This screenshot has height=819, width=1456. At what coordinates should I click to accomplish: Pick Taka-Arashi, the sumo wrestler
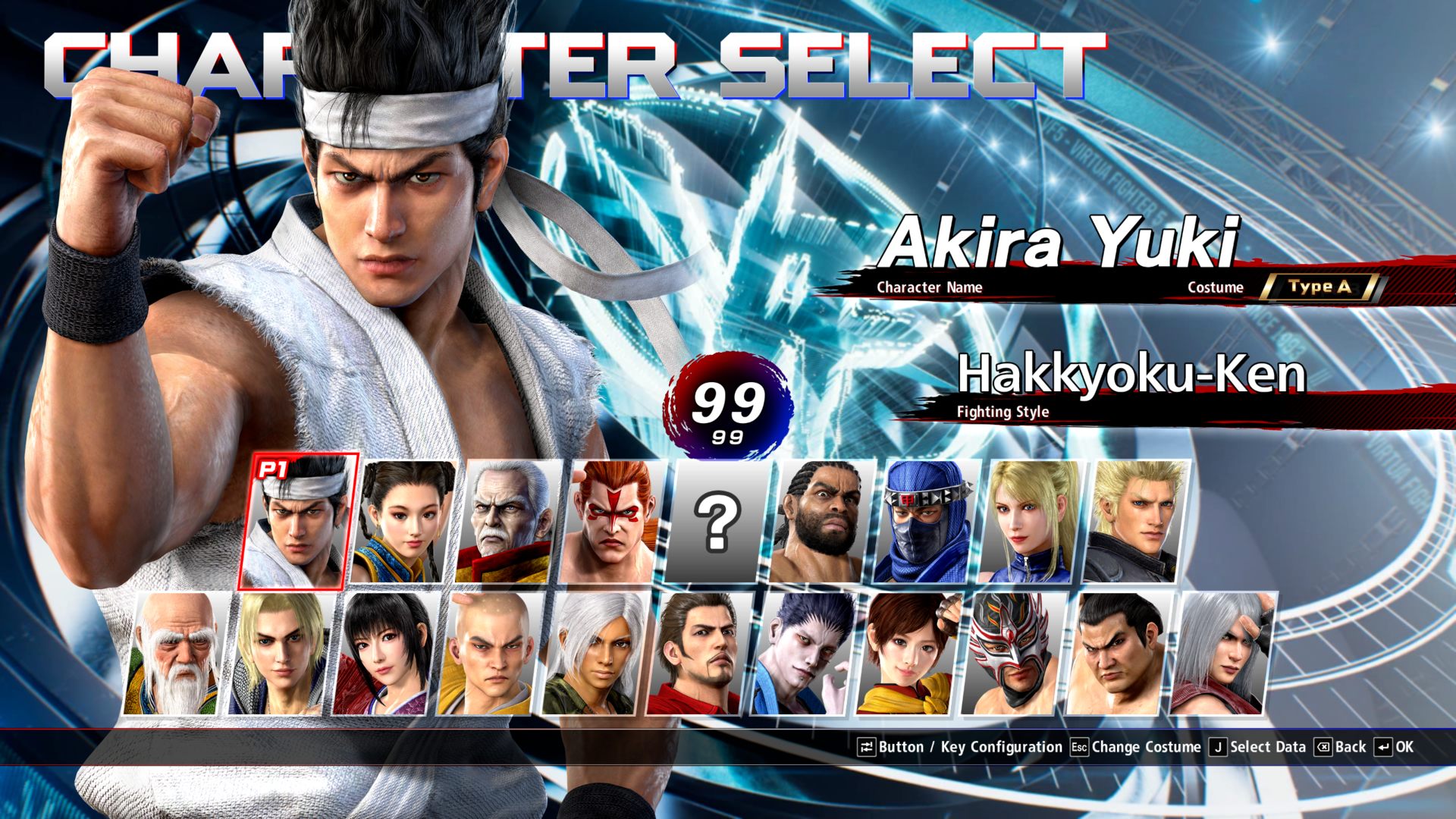pyautogui.click(x=1118, y=654)
